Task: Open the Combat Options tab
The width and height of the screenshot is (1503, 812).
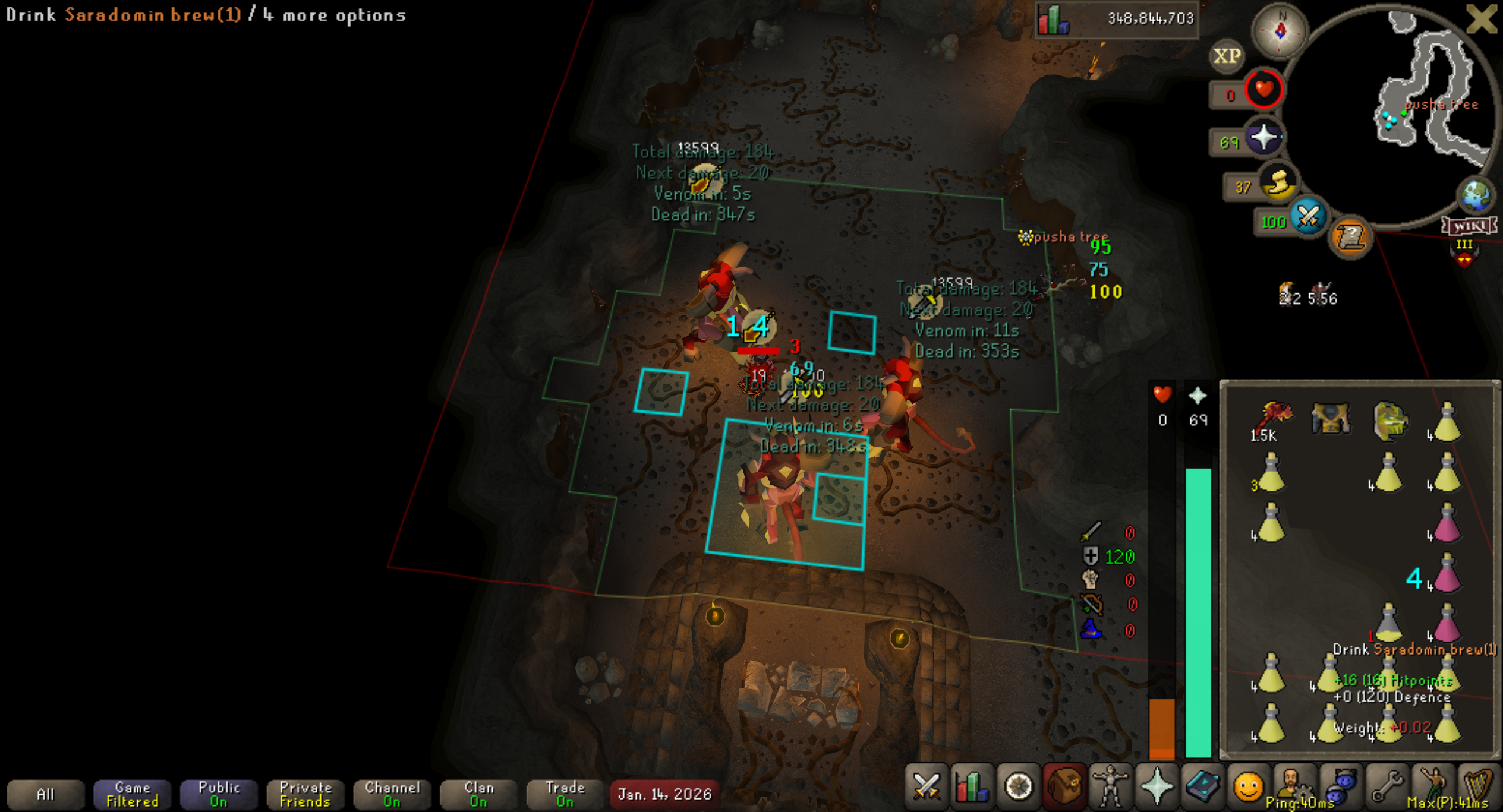Action: click(925, 788)
